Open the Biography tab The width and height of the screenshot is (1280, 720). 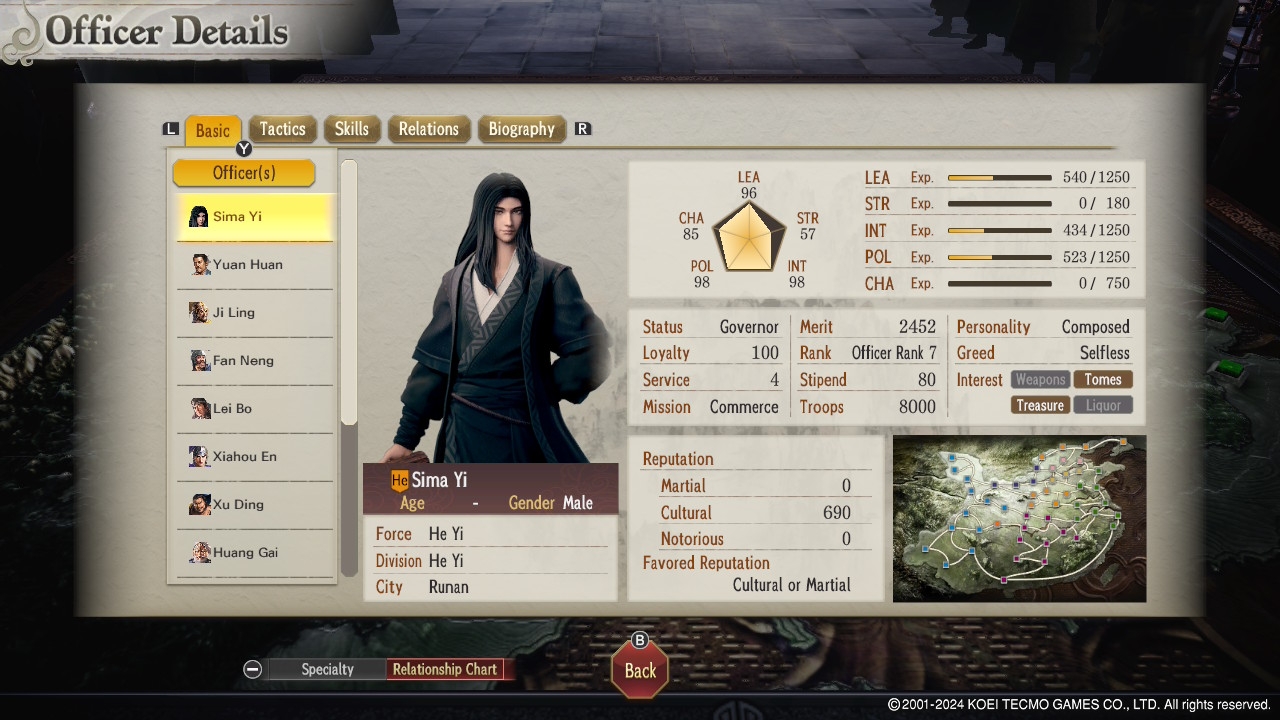(x=521, y=129)
